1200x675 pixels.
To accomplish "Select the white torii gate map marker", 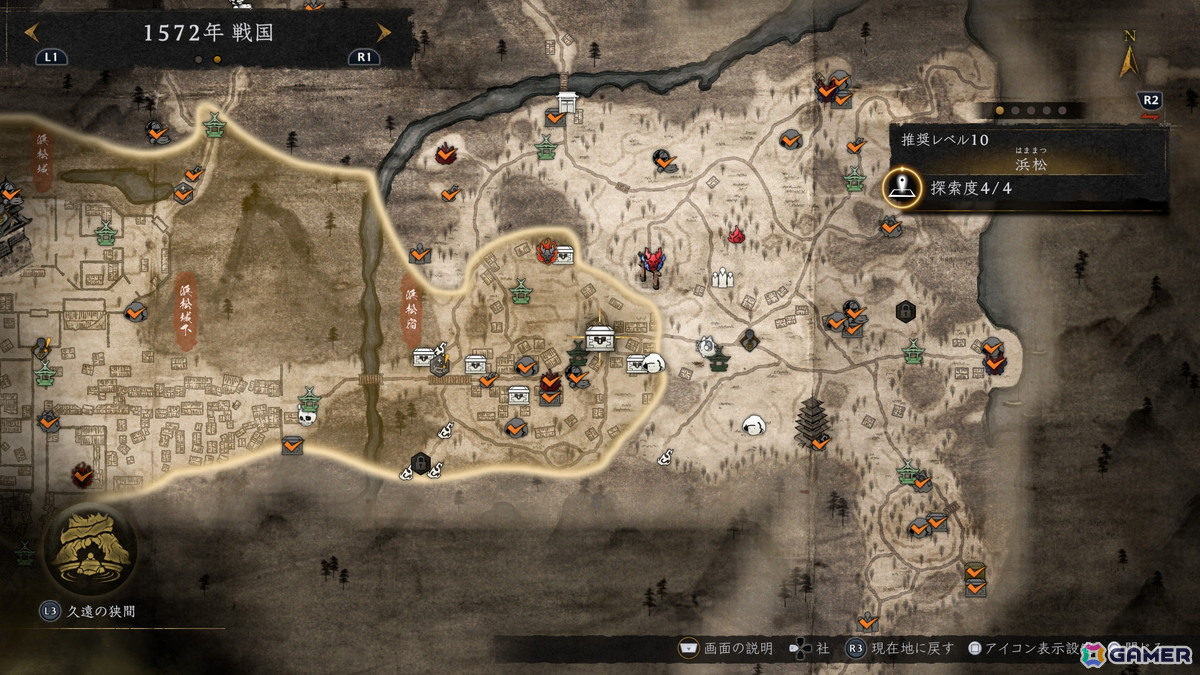I will (x=569, y=102).
